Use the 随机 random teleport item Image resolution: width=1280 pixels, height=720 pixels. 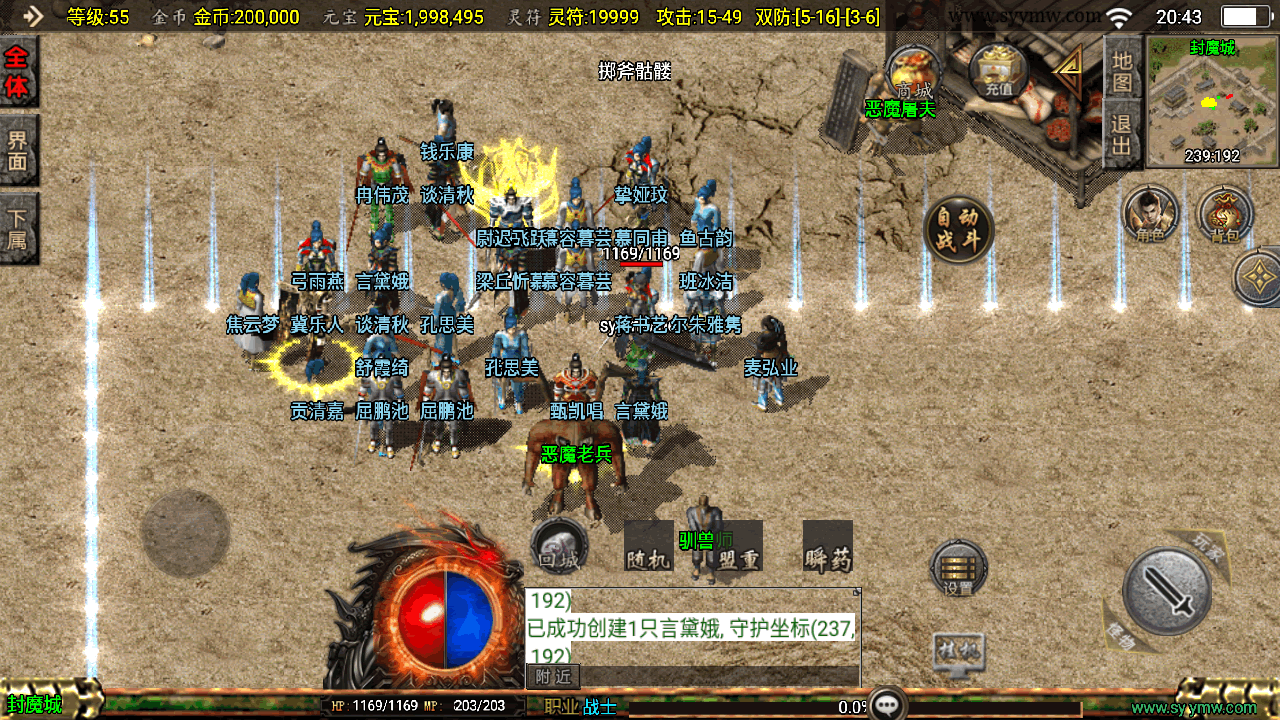coord(648,547)
